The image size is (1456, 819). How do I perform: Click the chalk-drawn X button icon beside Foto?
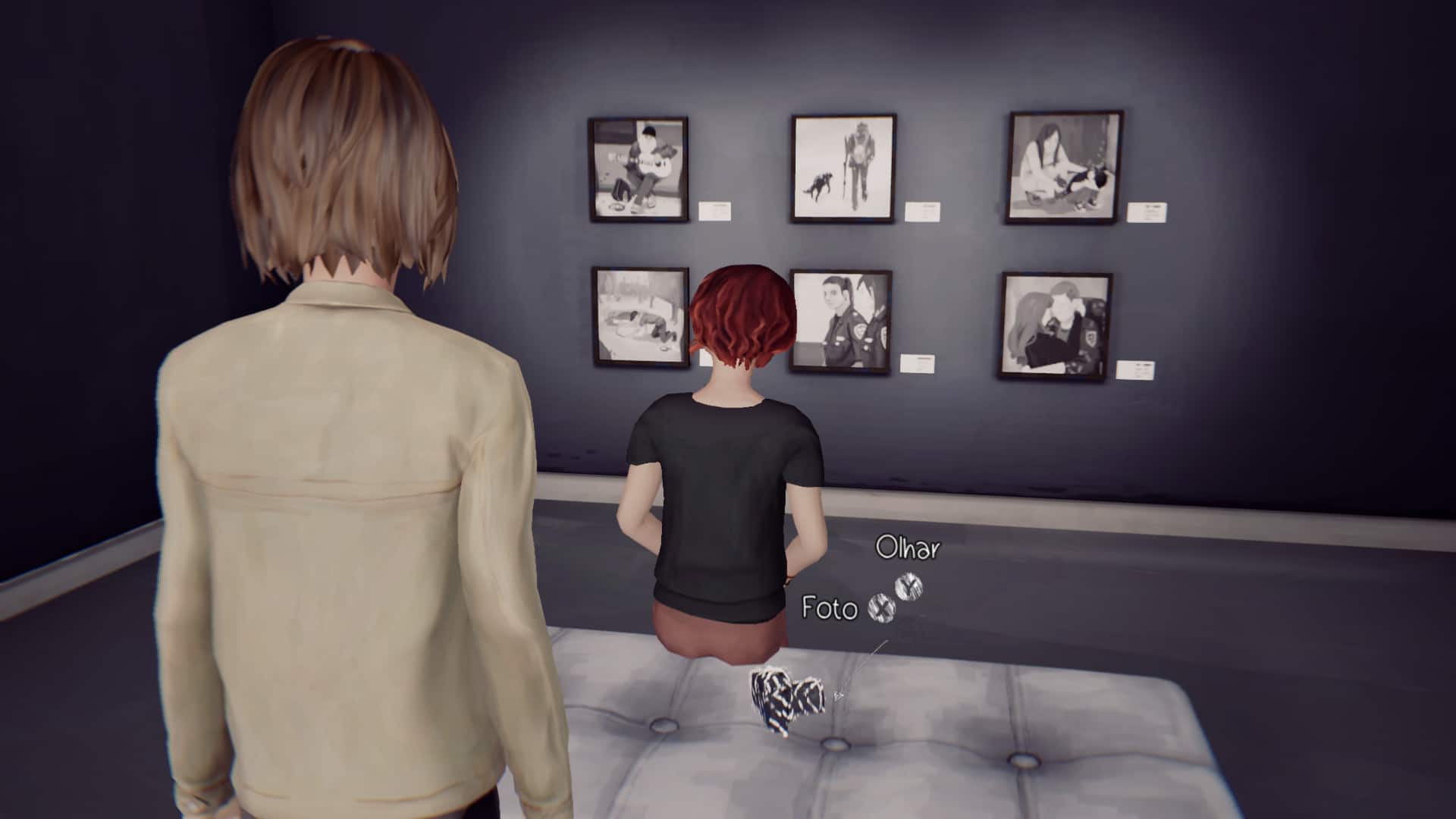point(881,607)
